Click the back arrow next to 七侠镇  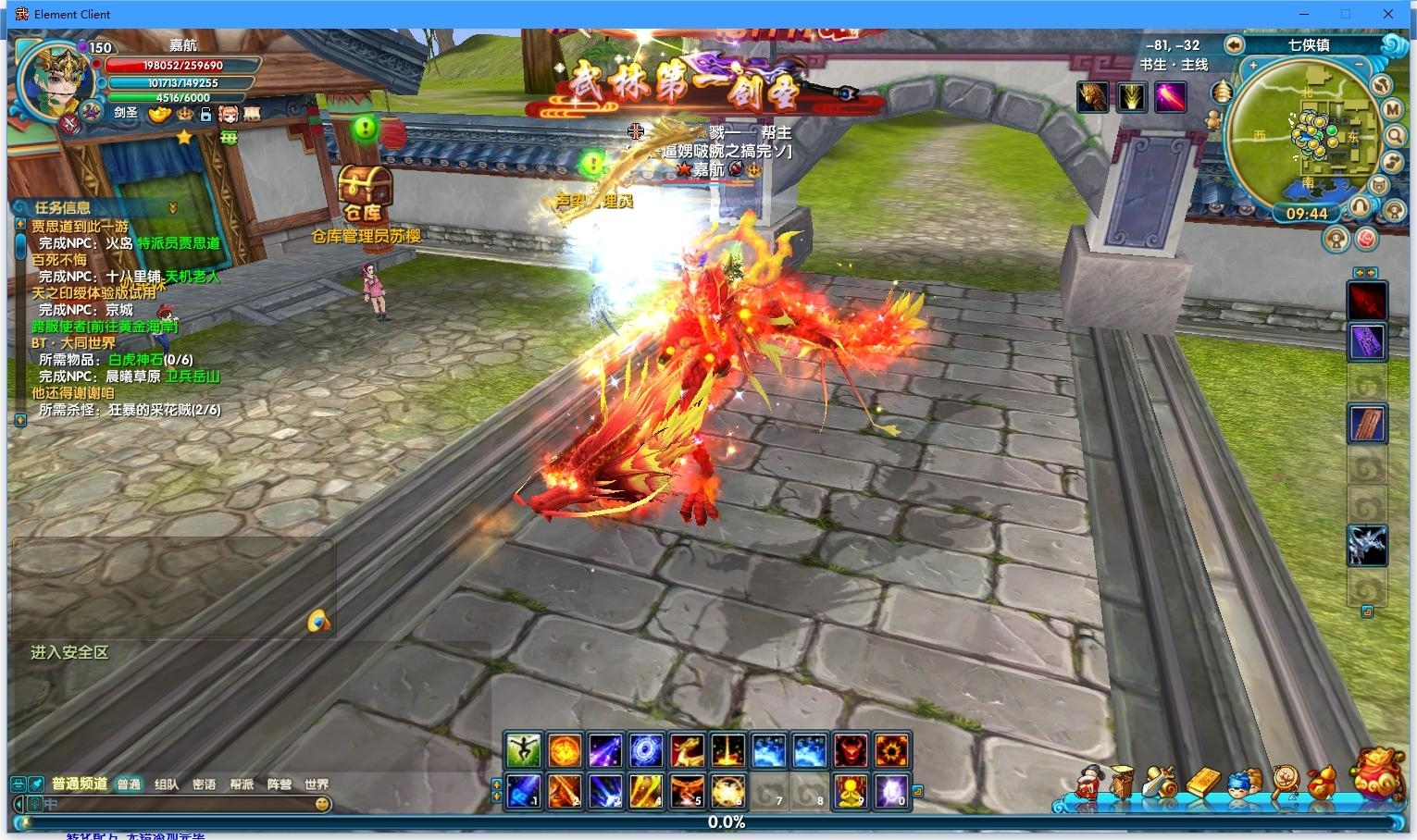coord(1234,45)
